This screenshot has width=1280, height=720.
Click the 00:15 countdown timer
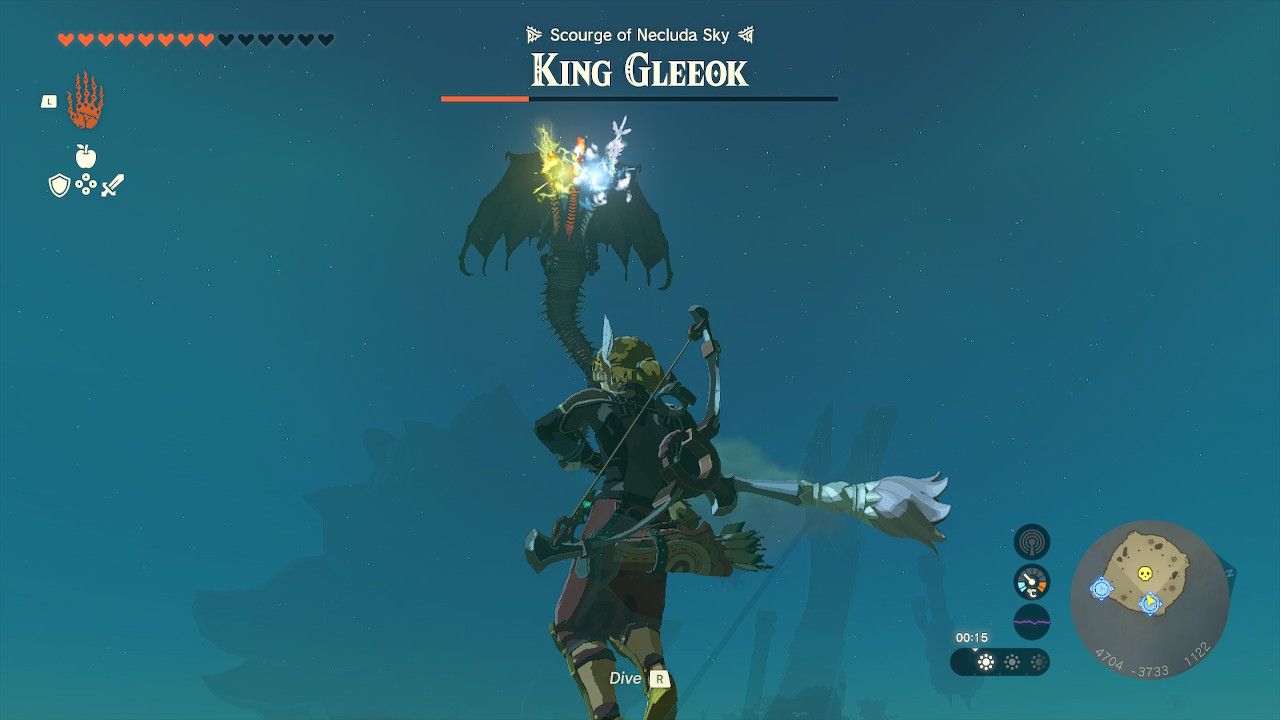tap(971, 636)
